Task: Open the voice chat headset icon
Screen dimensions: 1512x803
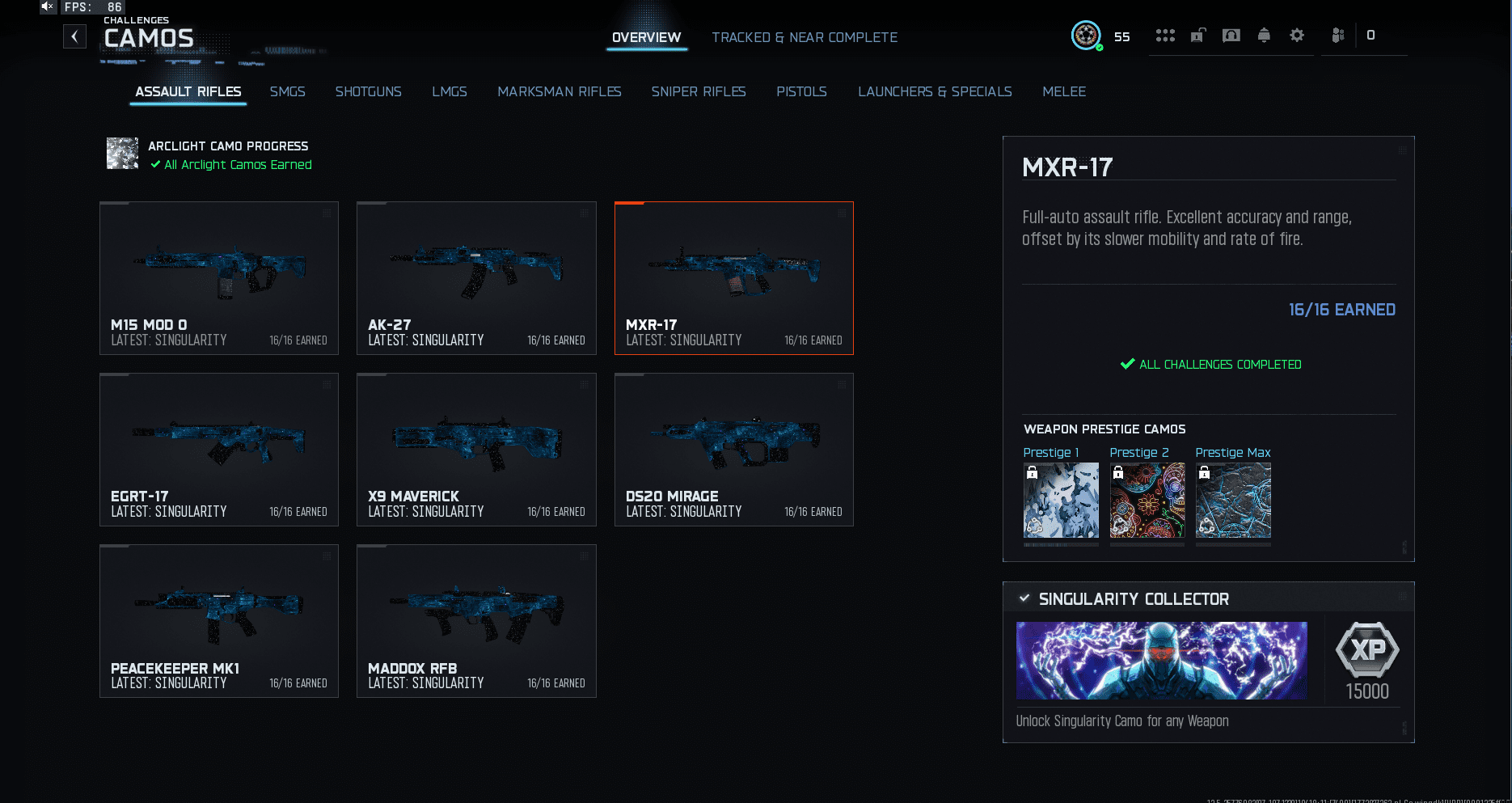Action: tap(1231, 35)
